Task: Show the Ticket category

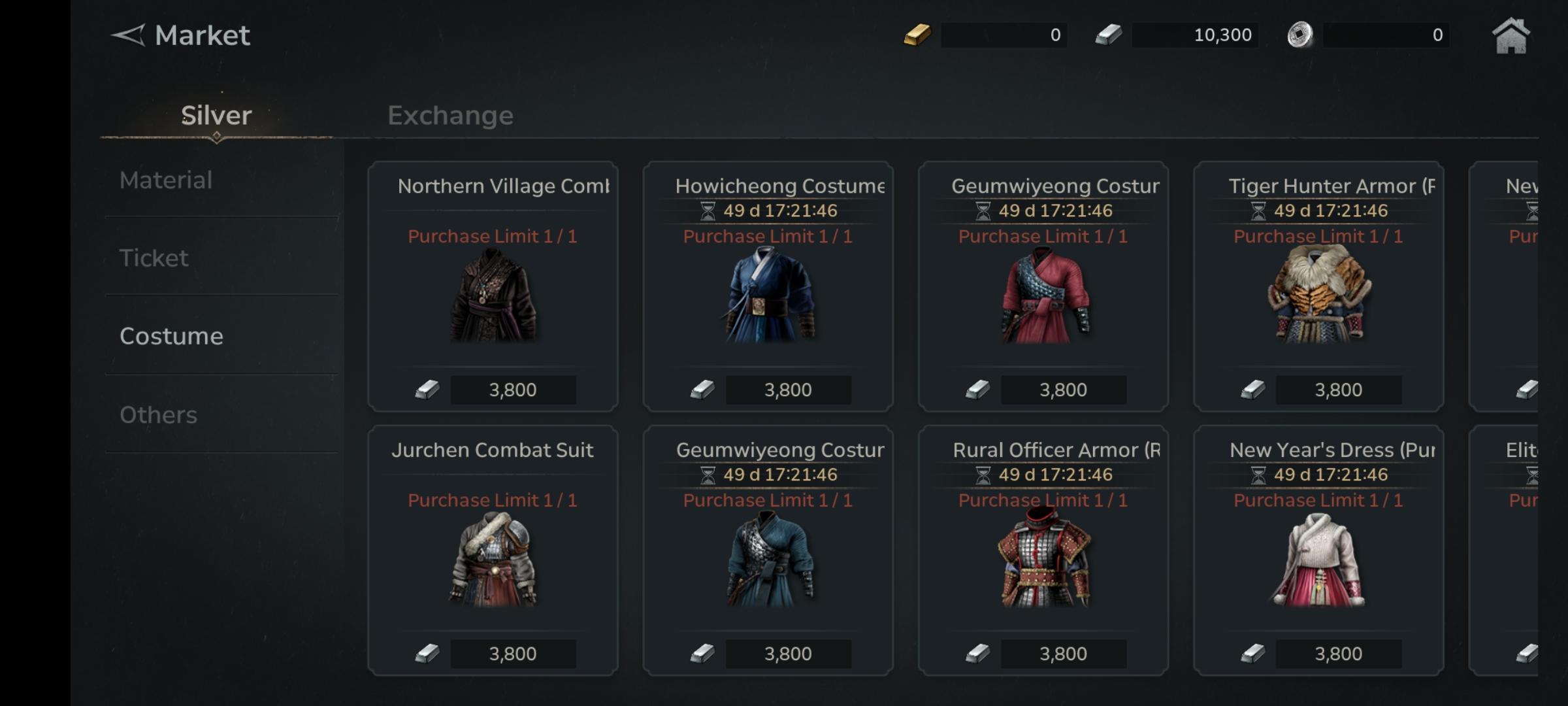Action: (x=154, y=258)
